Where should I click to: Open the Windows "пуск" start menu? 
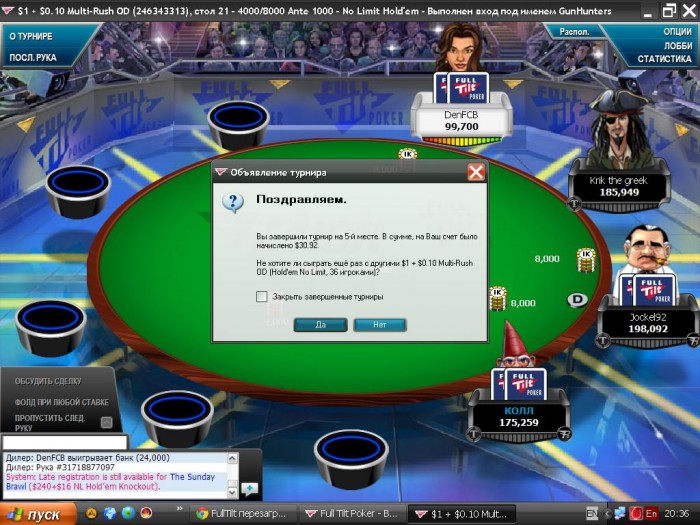(37, 514)
